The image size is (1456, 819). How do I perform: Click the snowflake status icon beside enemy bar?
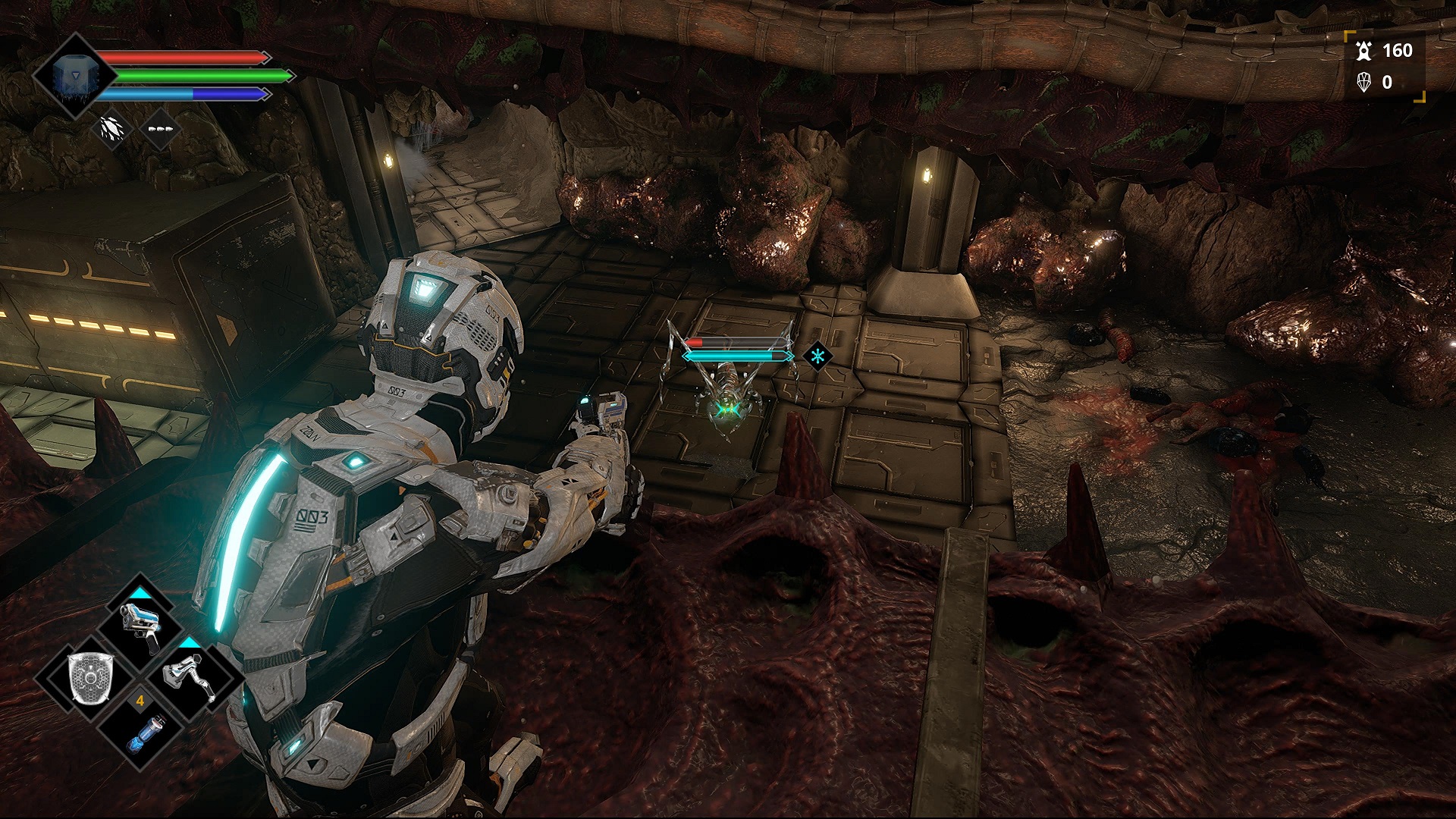click(817, 355)
